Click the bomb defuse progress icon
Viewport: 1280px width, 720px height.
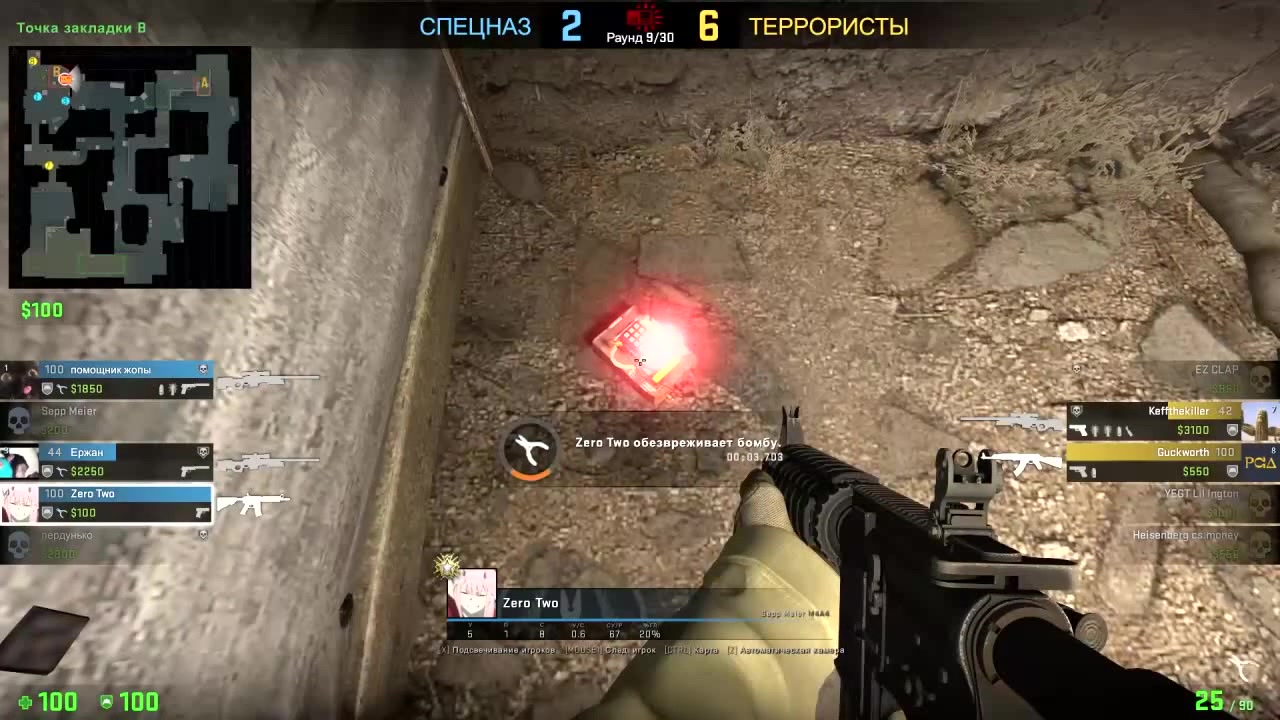coord(530,451)
